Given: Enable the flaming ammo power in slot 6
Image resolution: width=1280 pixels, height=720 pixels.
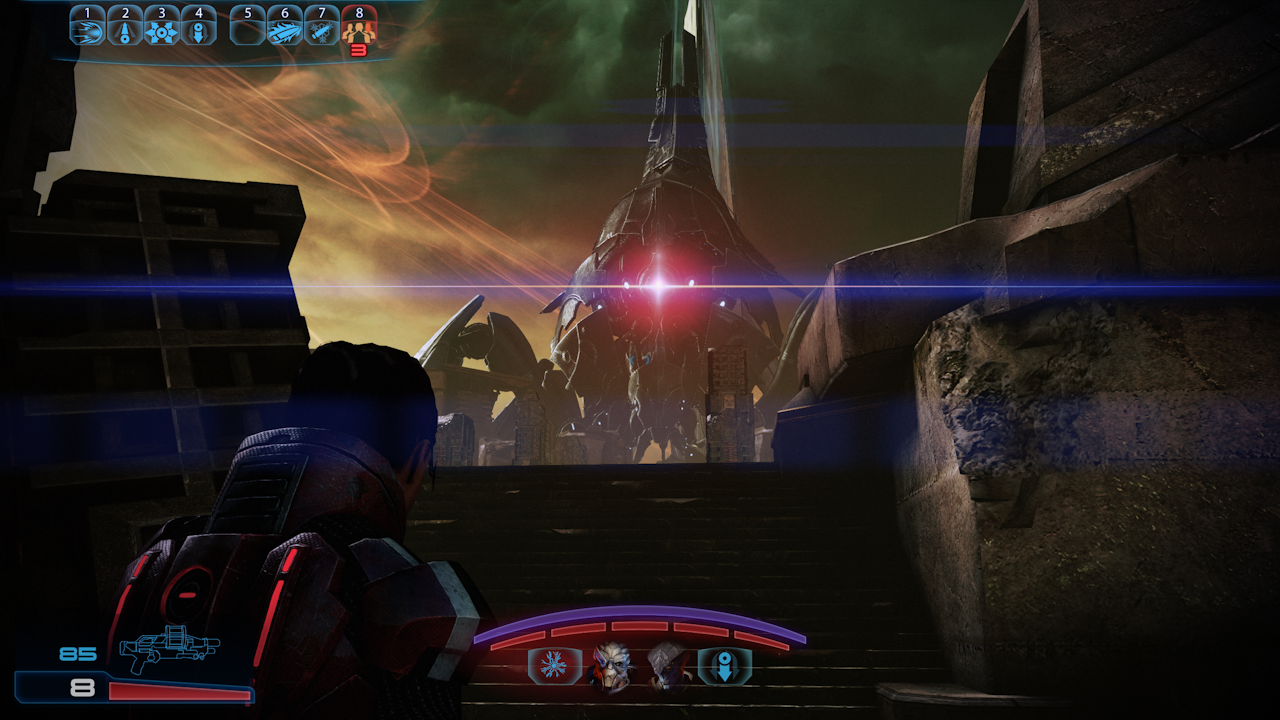Looking at the screenshot, I should tap(284, 30).
